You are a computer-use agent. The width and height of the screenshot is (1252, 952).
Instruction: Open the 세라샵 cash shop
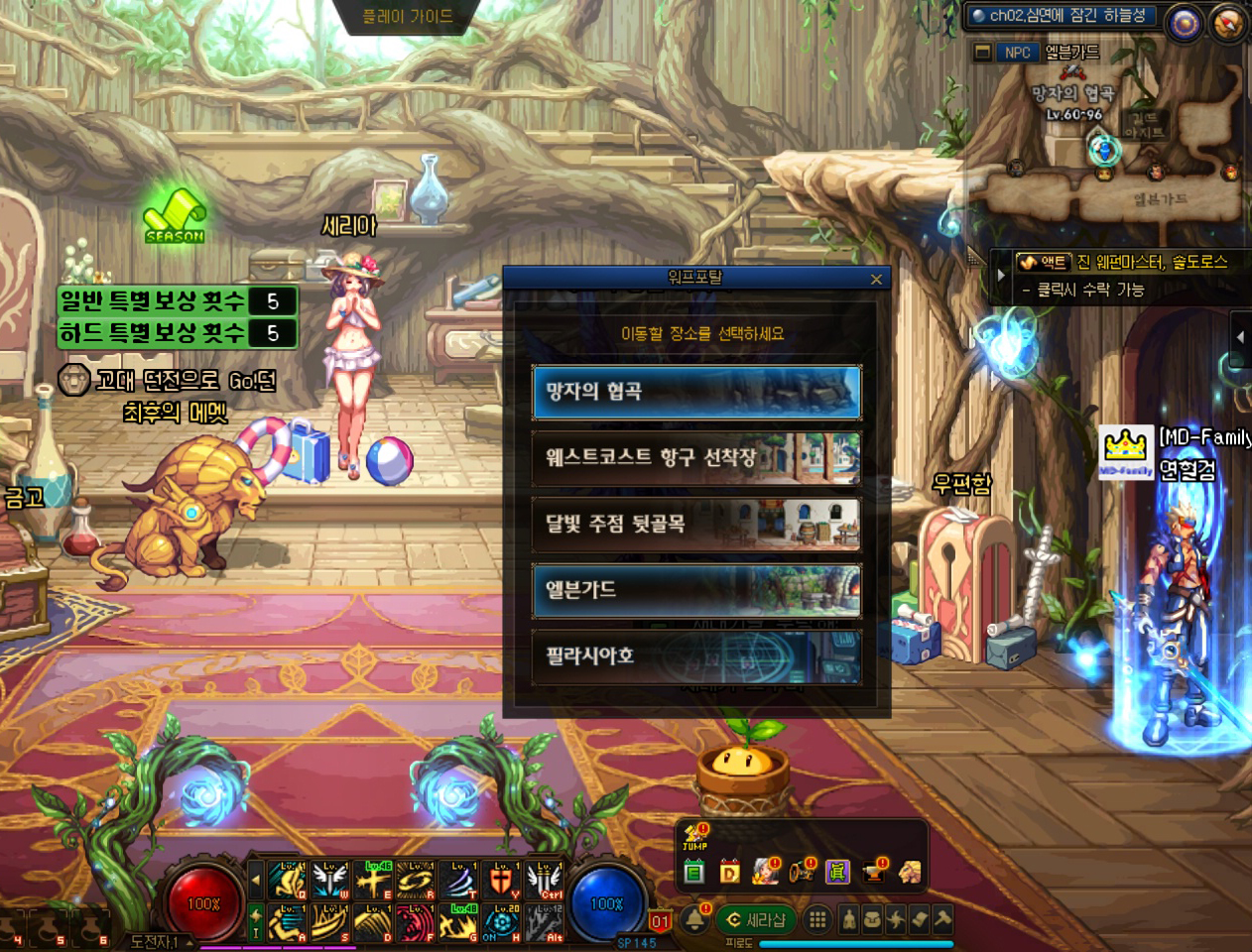[756, 920]
